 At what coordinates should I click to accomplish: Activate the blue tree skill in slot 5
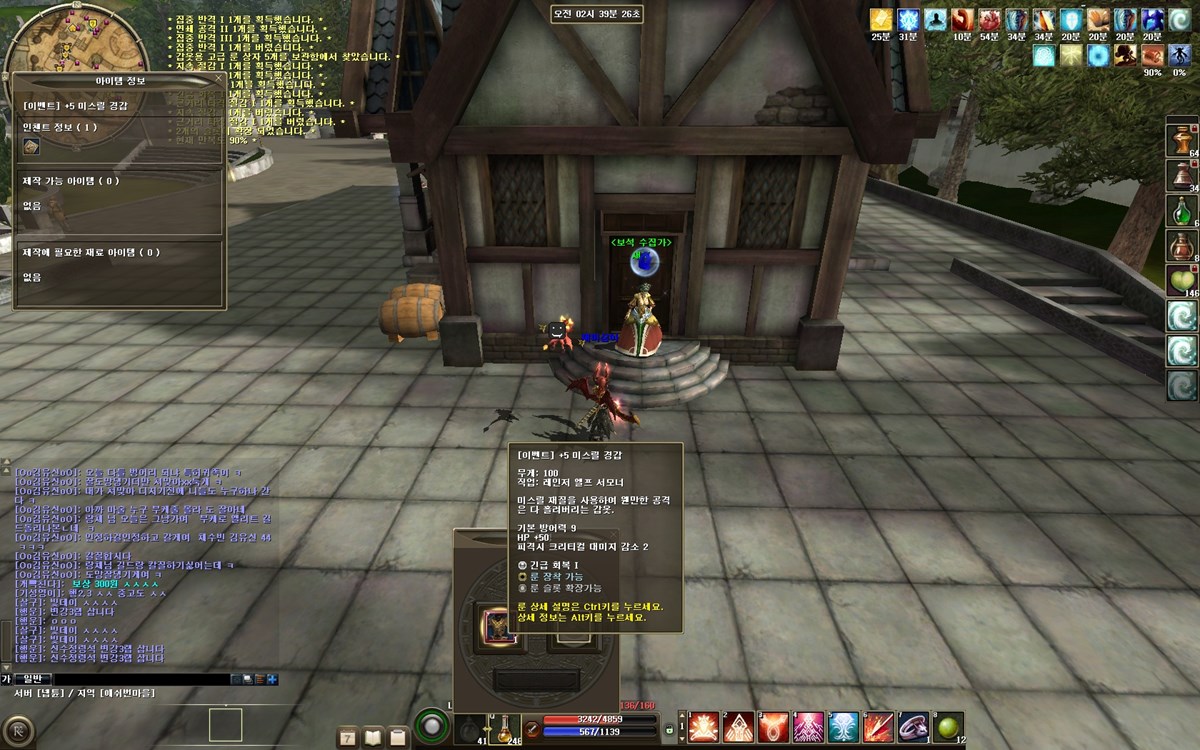point(843,727)
